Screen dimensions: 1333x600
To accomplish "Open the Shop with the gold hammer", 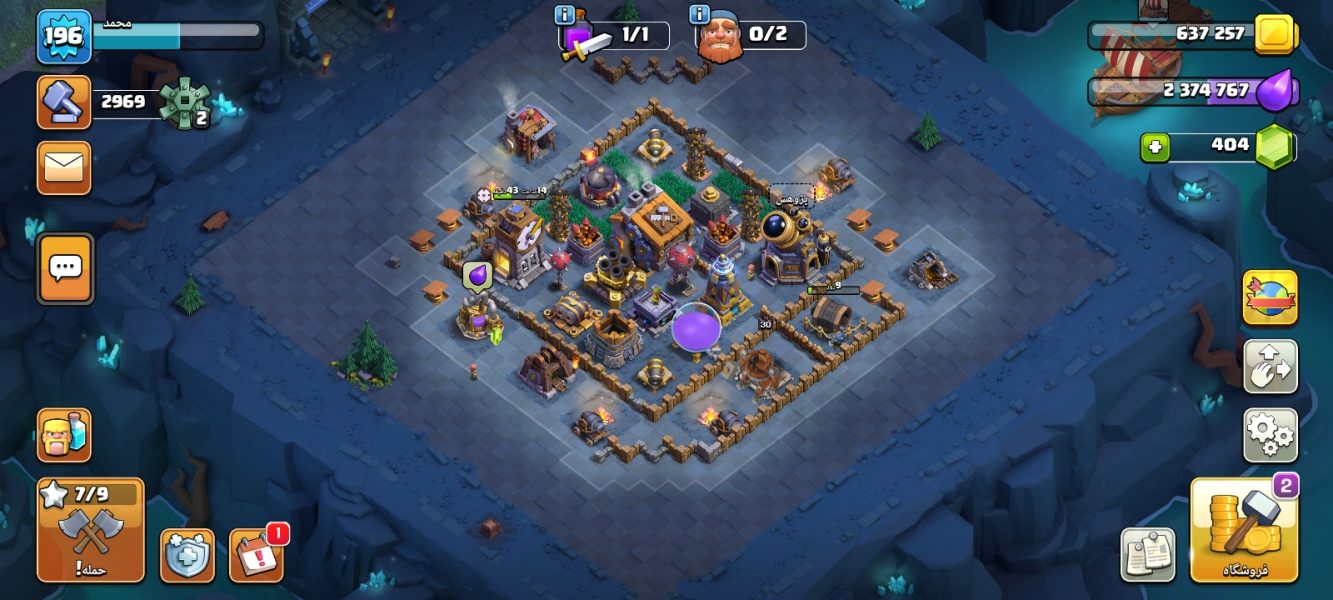I will (x=1244, y=530).
